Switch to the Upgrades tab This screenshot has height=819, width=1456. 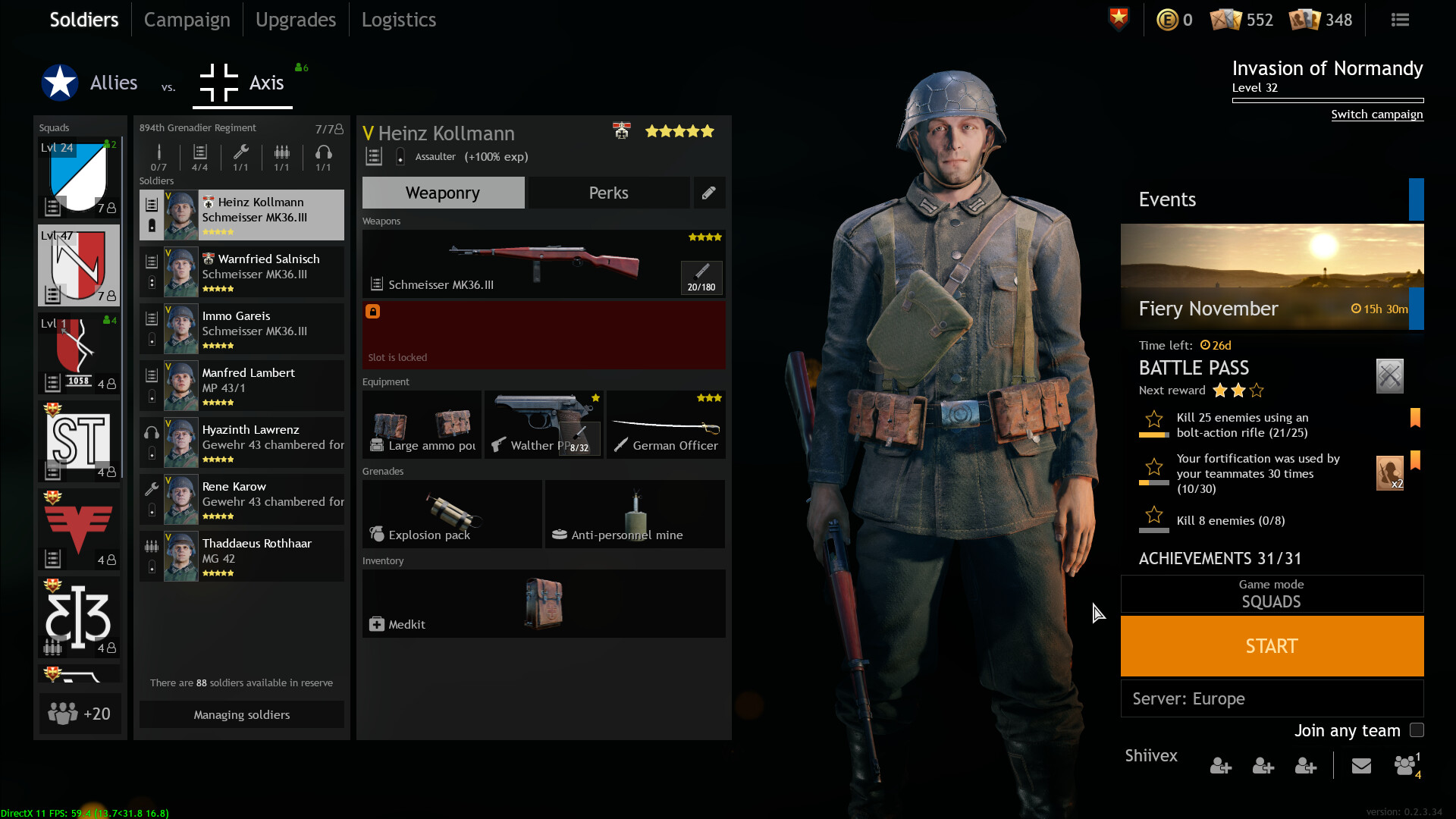(x=295, y=20)
